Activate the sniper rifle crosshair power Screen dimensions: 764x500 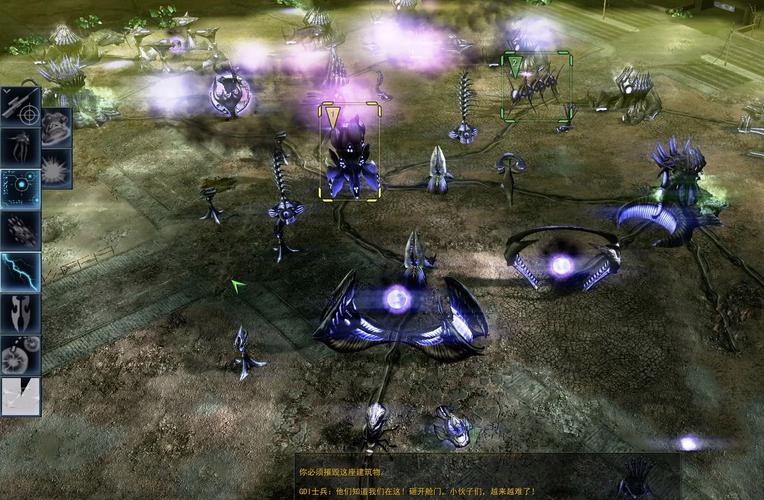pos(20,107)
